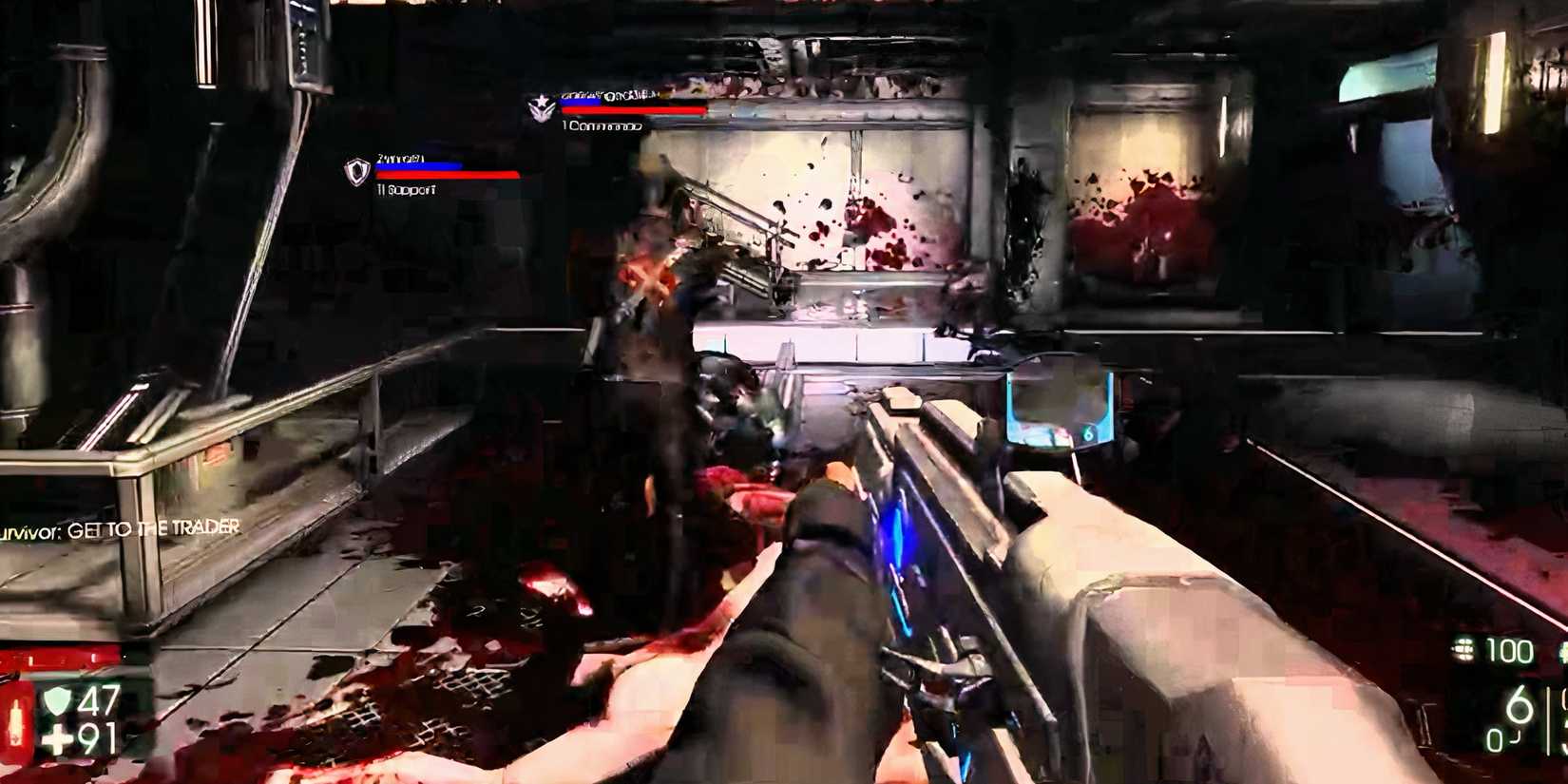1568x784 pixels.
Task: Click the spare ammo icon beside 100
Action: (x=1463, y=648)
